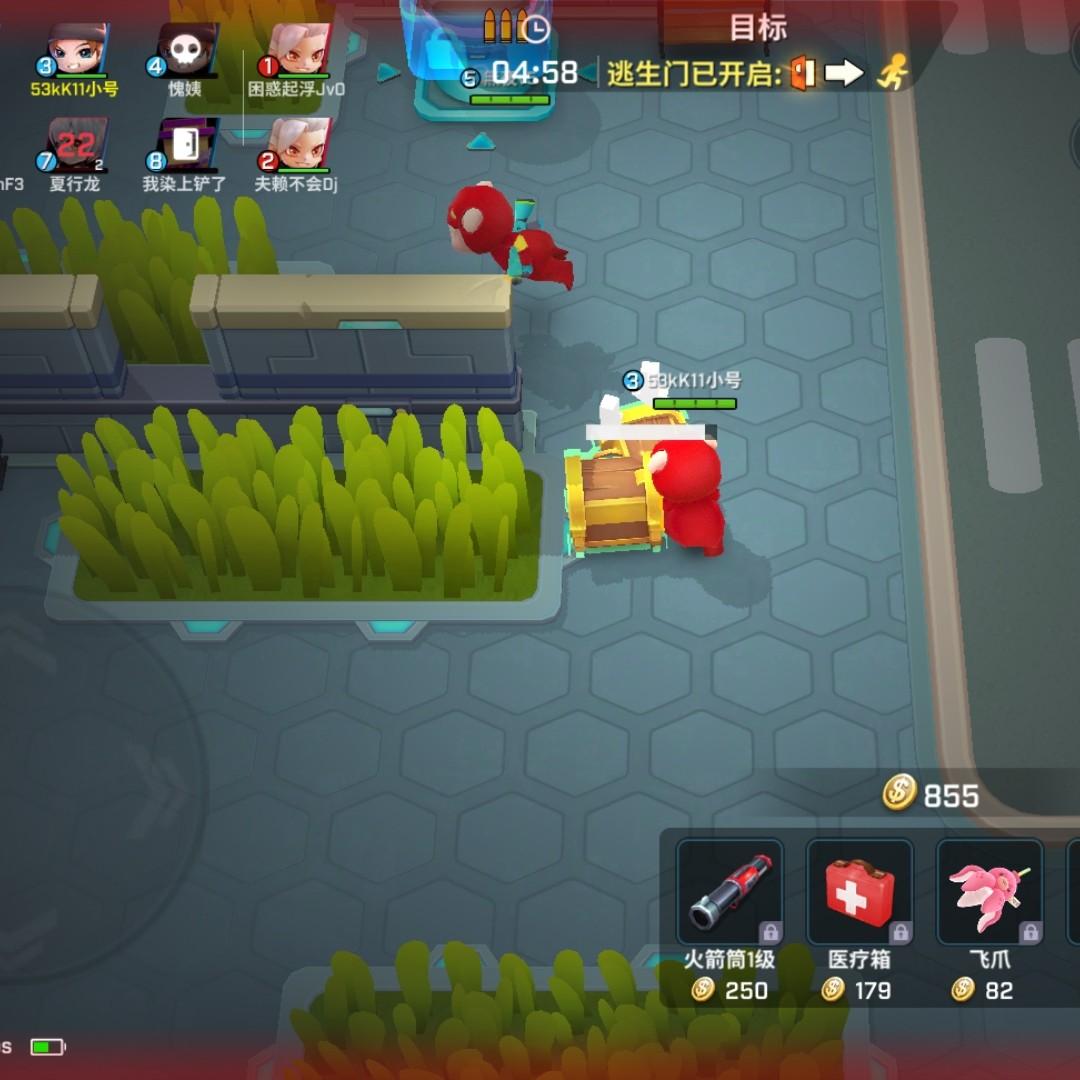View player 困惑起浮JvO's avatar
The width and height of the screenshot is (1080, 1080).
[297, 50]
